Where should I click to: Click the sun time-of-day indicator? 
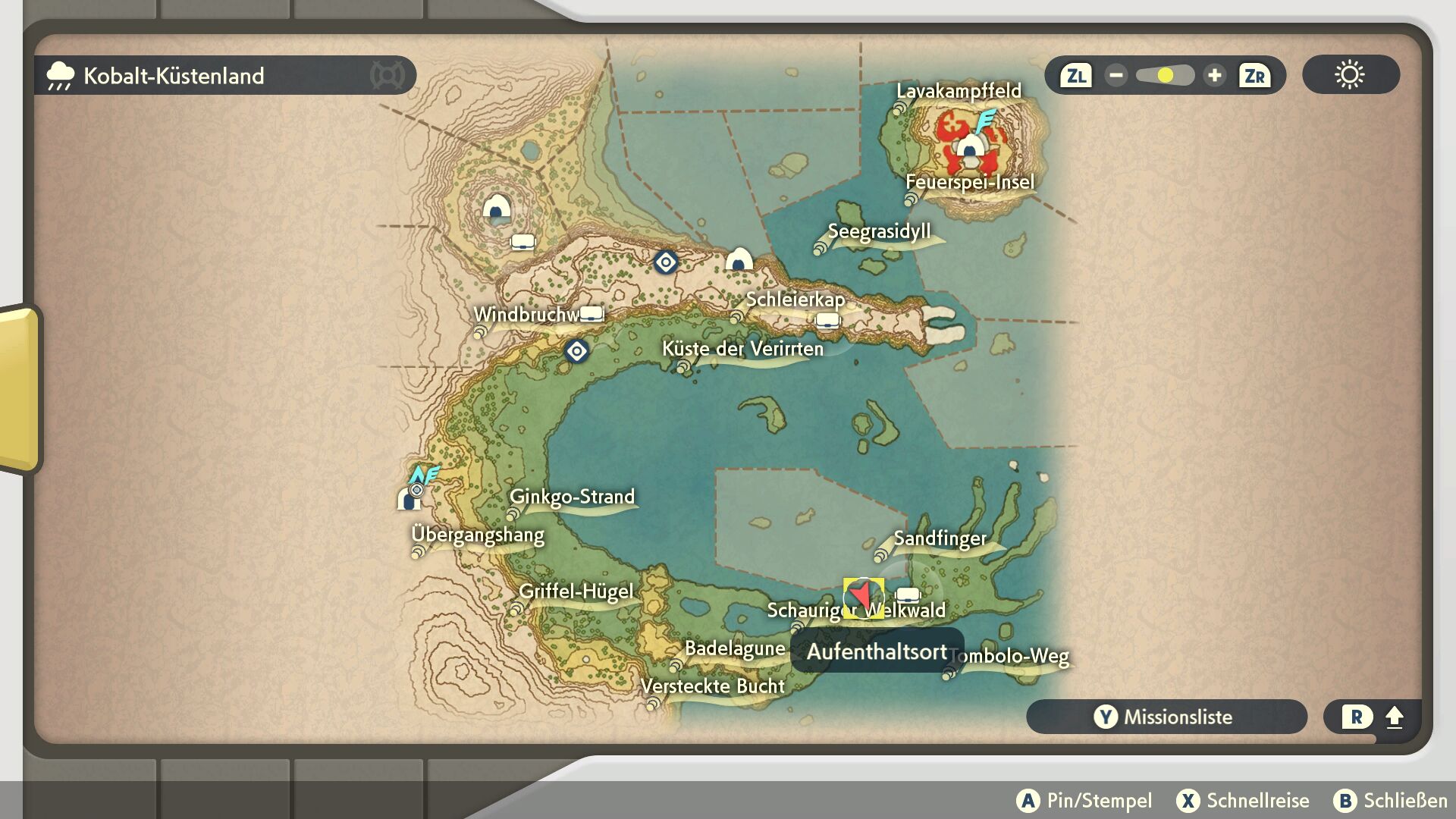1350,75
